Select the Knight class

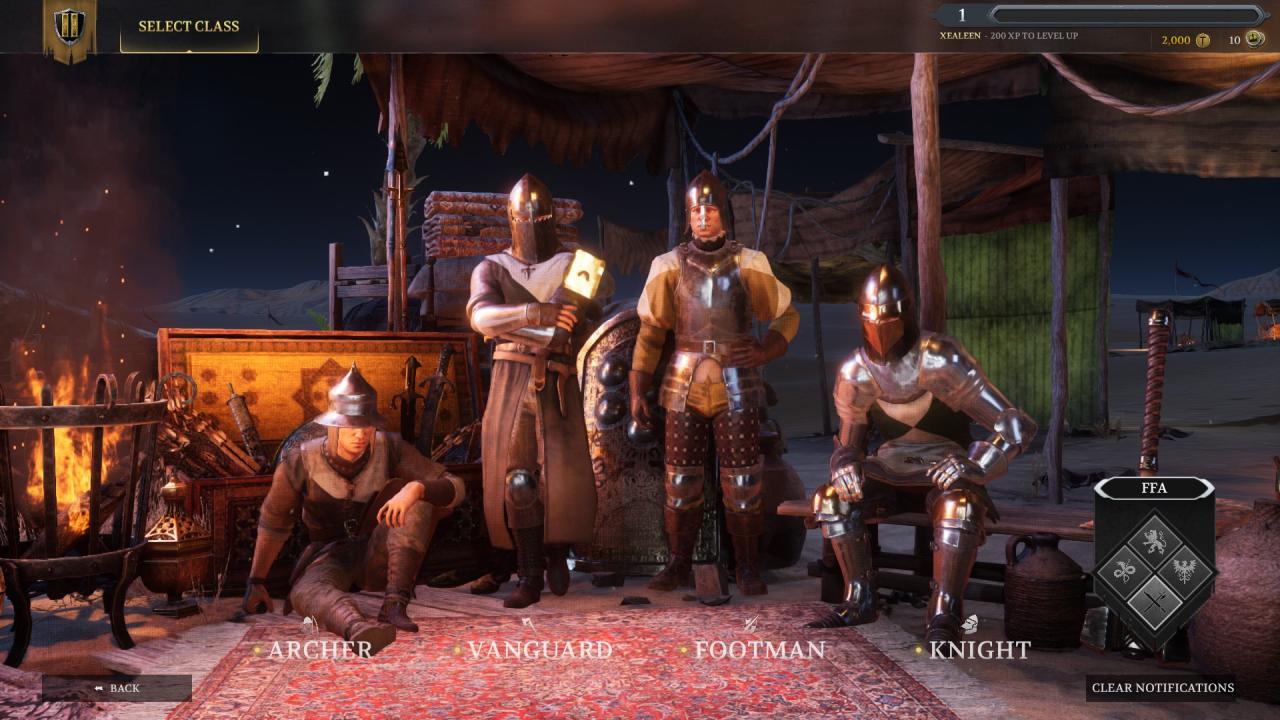(980, 650)
